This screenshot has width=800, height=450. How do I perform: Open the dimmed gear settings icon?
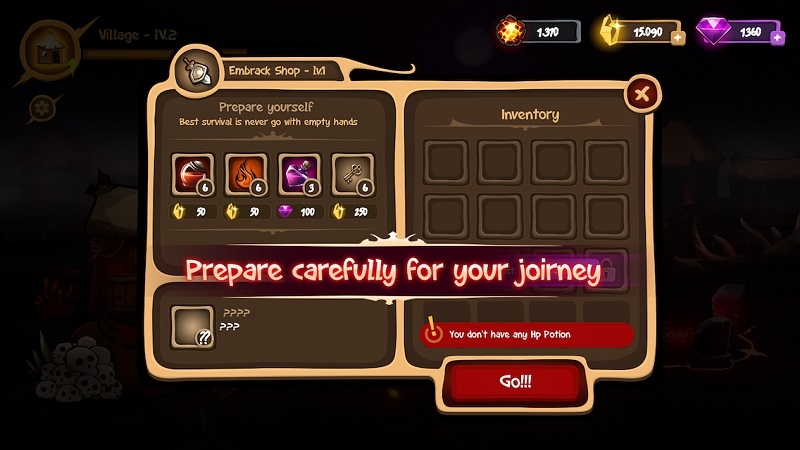click(42, 107)
